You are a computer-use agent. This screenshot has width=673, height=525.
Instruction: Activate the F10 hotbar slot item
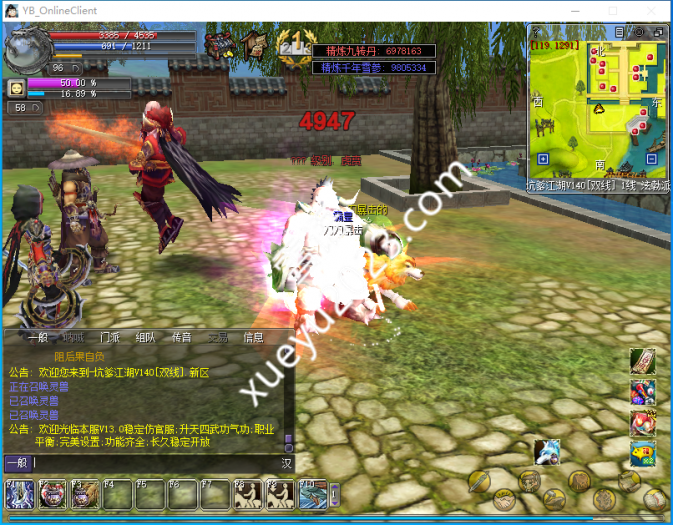pyautogui.click(x=313, y=494)
